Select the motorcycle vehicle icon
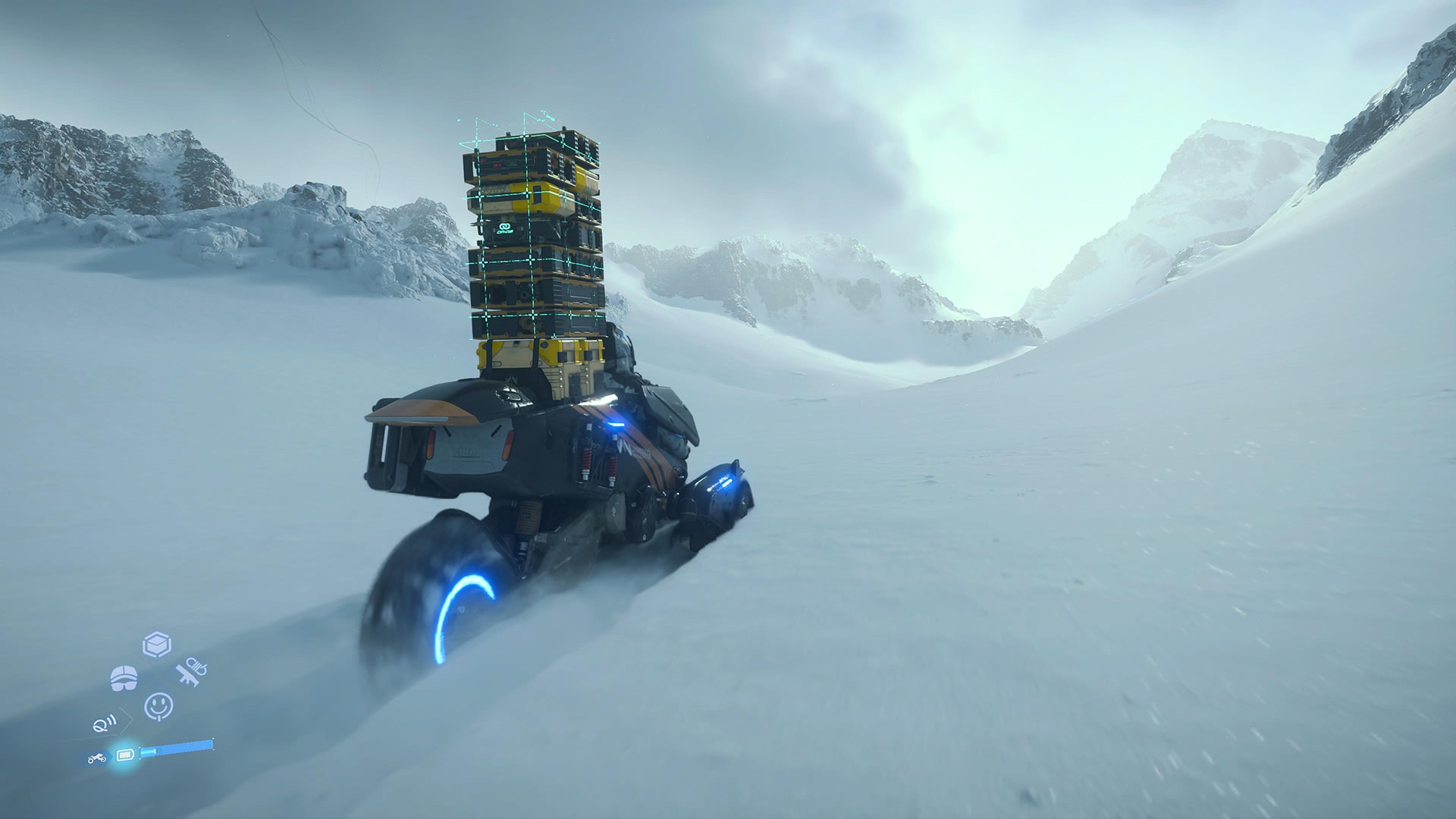 [x=97, y=758]
